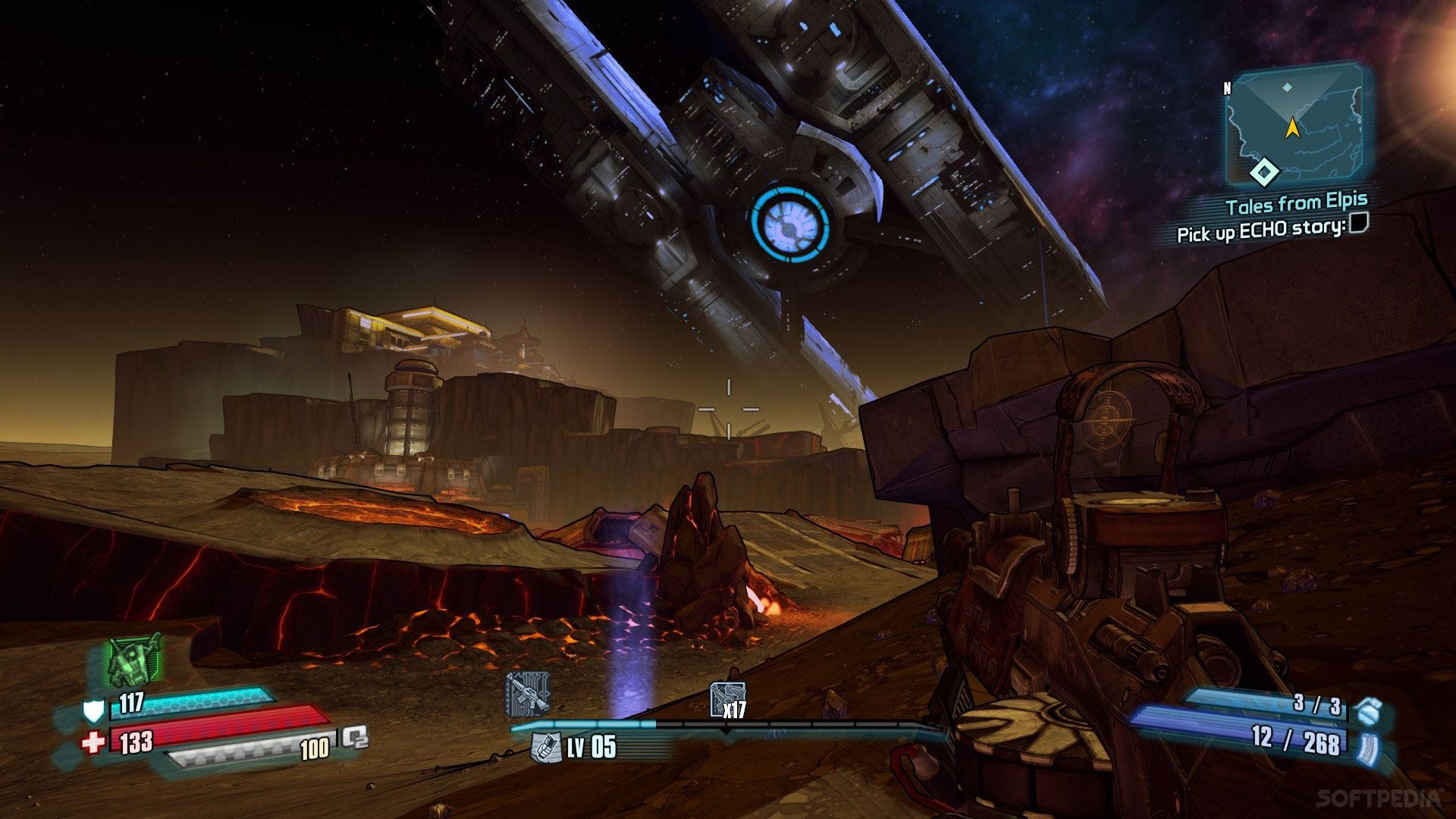The height and width of the screenshot is (819, 1456).
Task: Select the assault rifle icon above the XP bar
Action: tap(527, 695)
